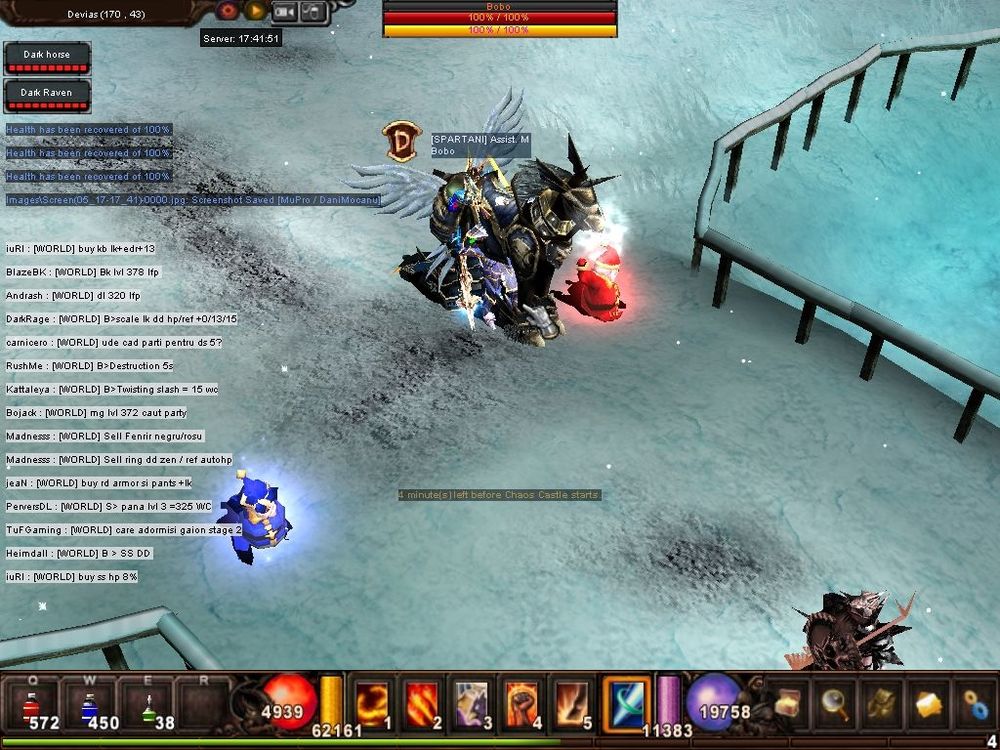This screenshot has height=750, width=1000.
Task: Use the green potion in slot E
Action: pyautogui.click(x=146, y=703)
